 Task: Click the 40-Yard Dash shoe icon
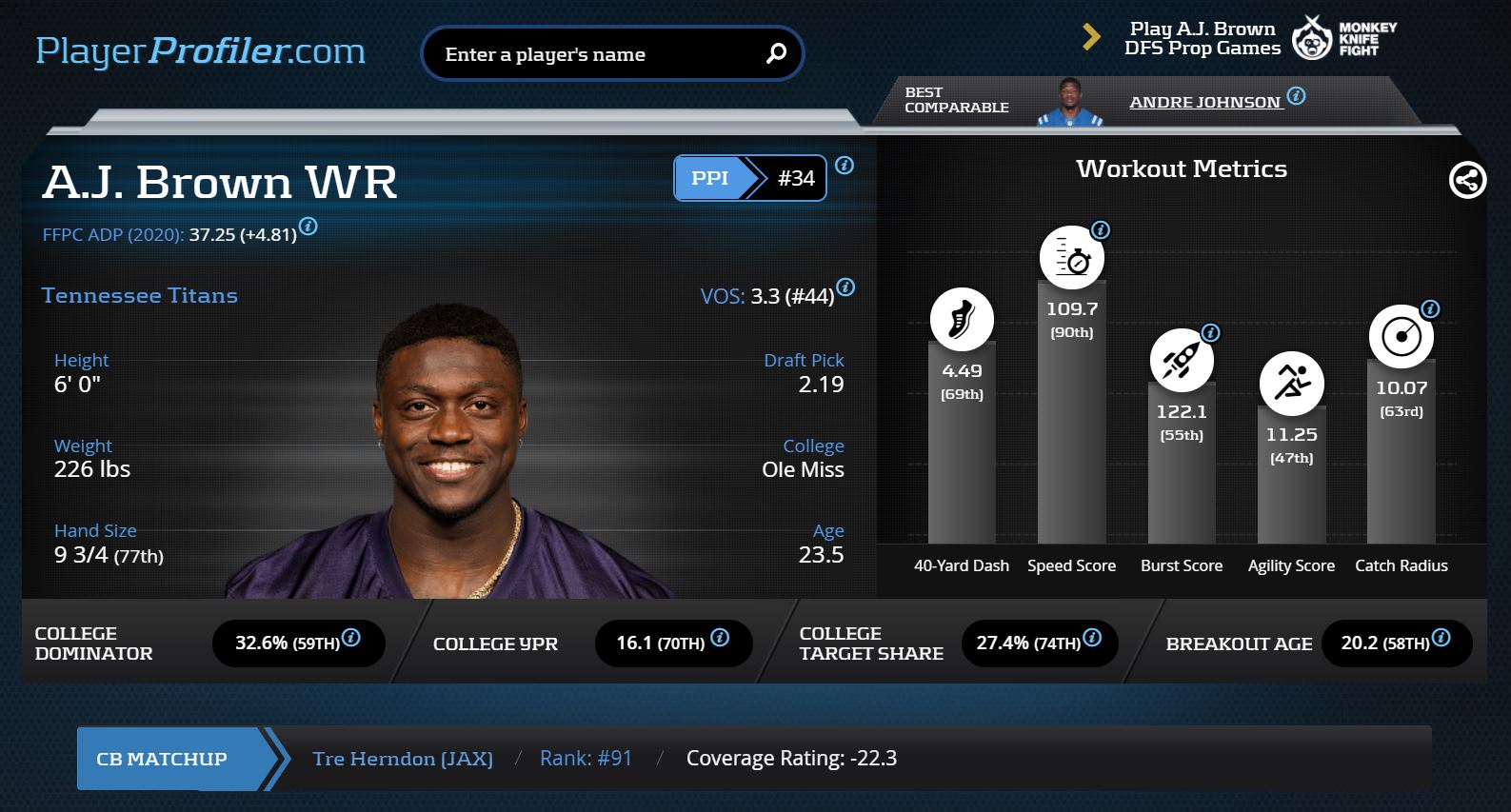point(962,320)
